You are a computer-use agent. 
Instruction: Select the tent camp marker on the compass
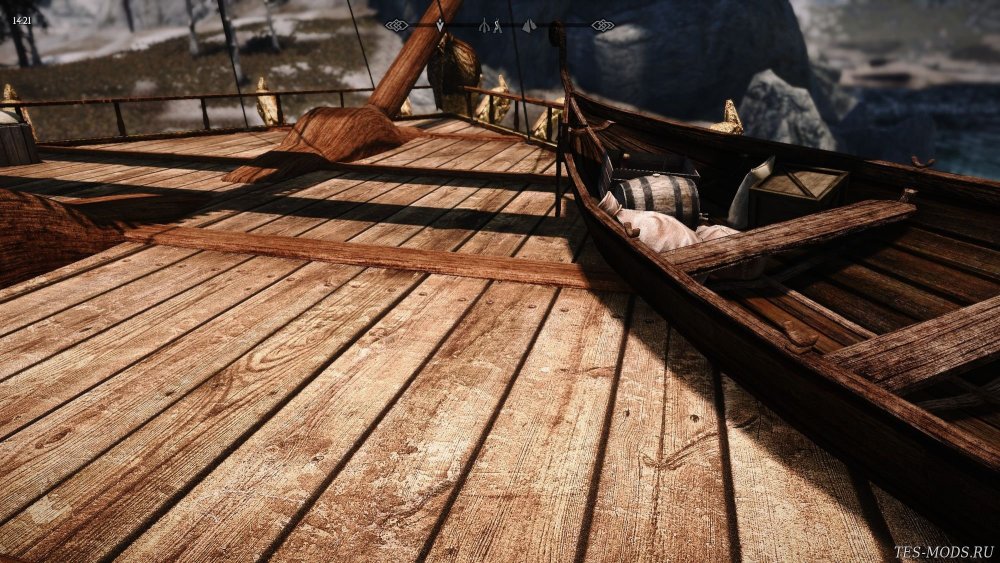(x=529, y=25)
